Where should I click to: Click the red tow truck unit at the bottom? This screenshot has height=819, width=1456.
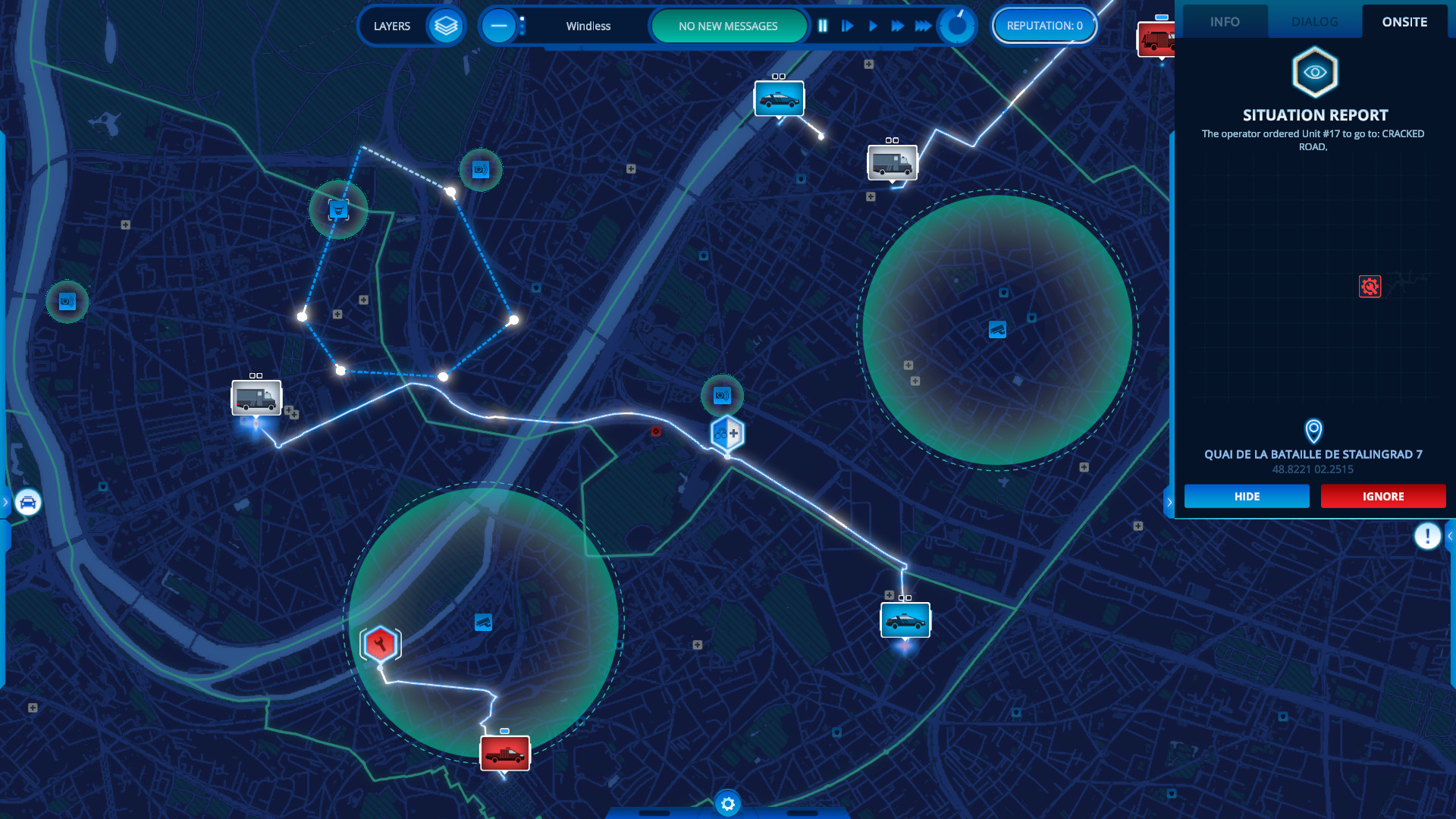click(504, 754)
